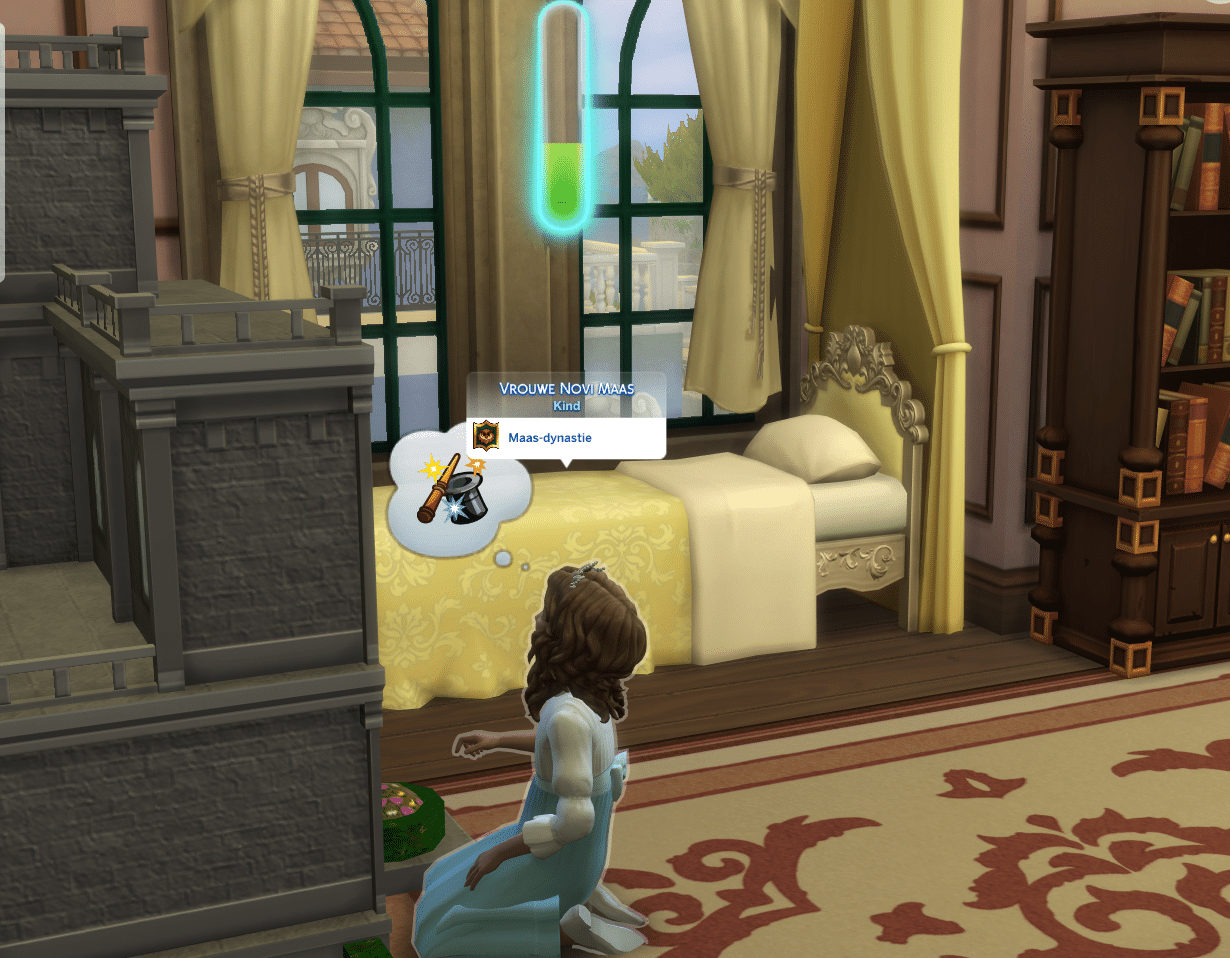Click the Maas-dynastie label

click(550, 437)
